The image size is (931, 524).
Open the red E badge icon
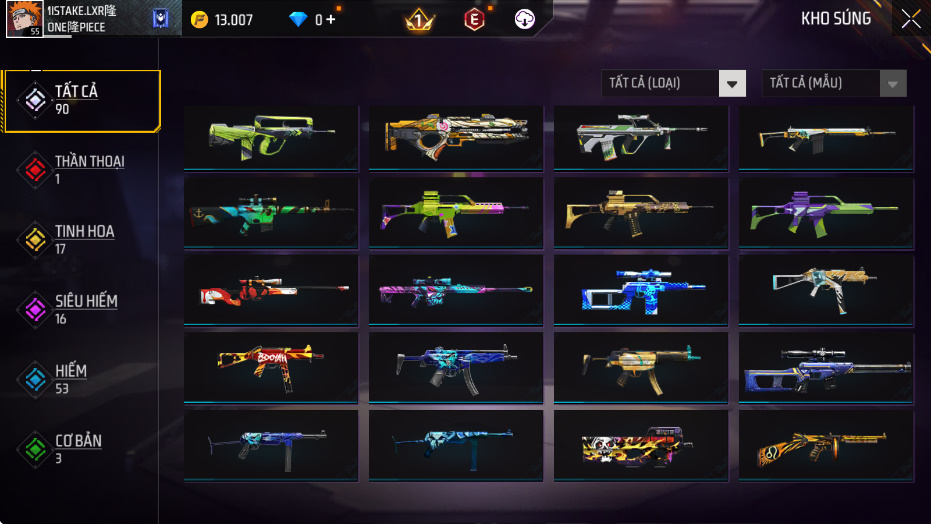tap(475, 19)
